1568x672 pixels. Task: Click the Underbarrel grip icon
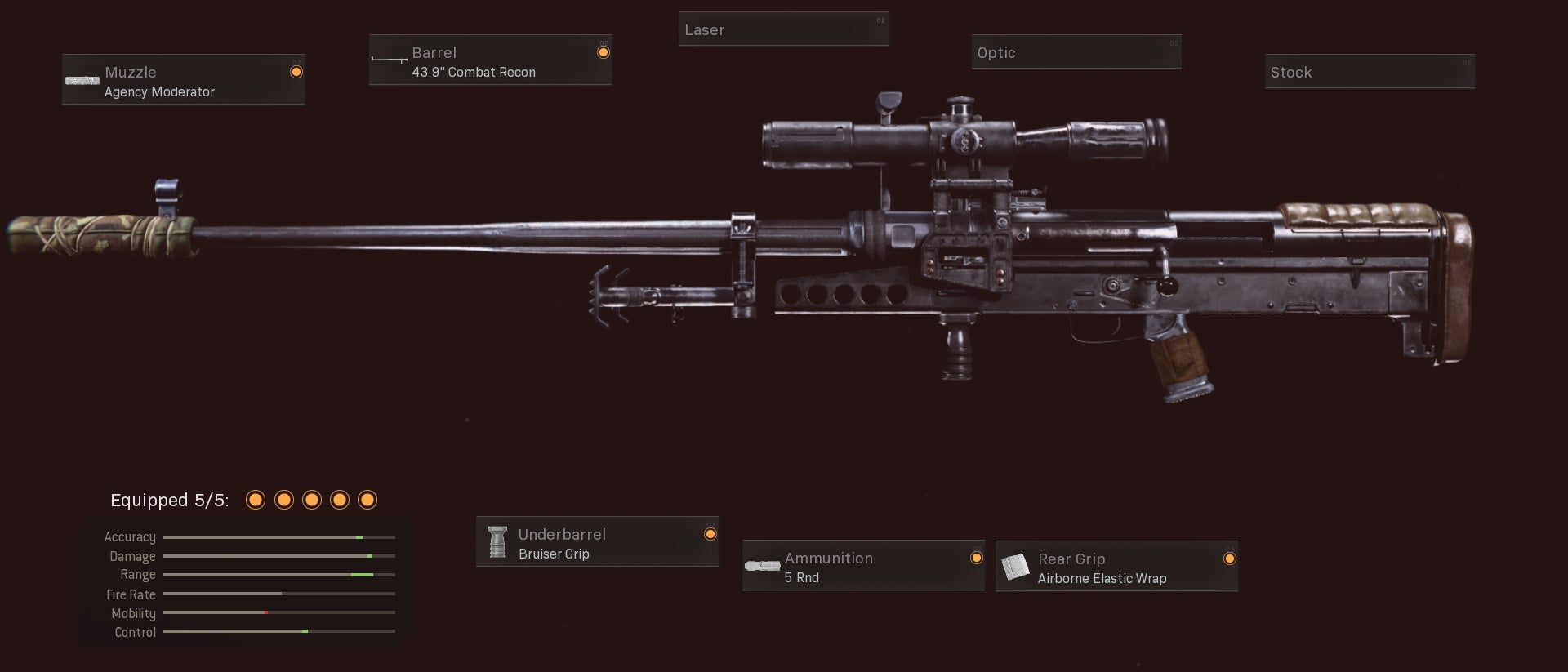498,541
